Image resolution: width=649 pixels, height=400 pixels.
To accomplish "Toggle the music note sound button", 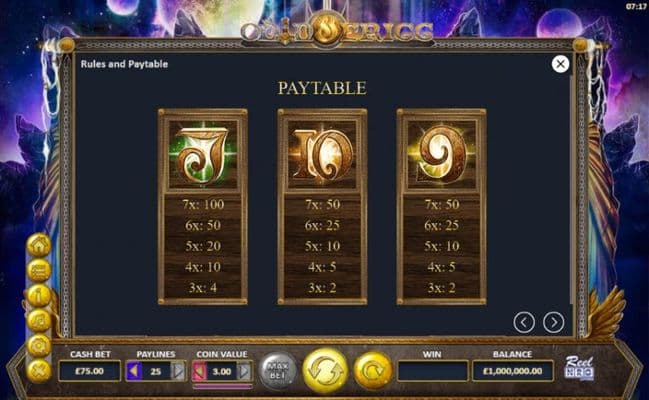I will [x=39, y=320].
